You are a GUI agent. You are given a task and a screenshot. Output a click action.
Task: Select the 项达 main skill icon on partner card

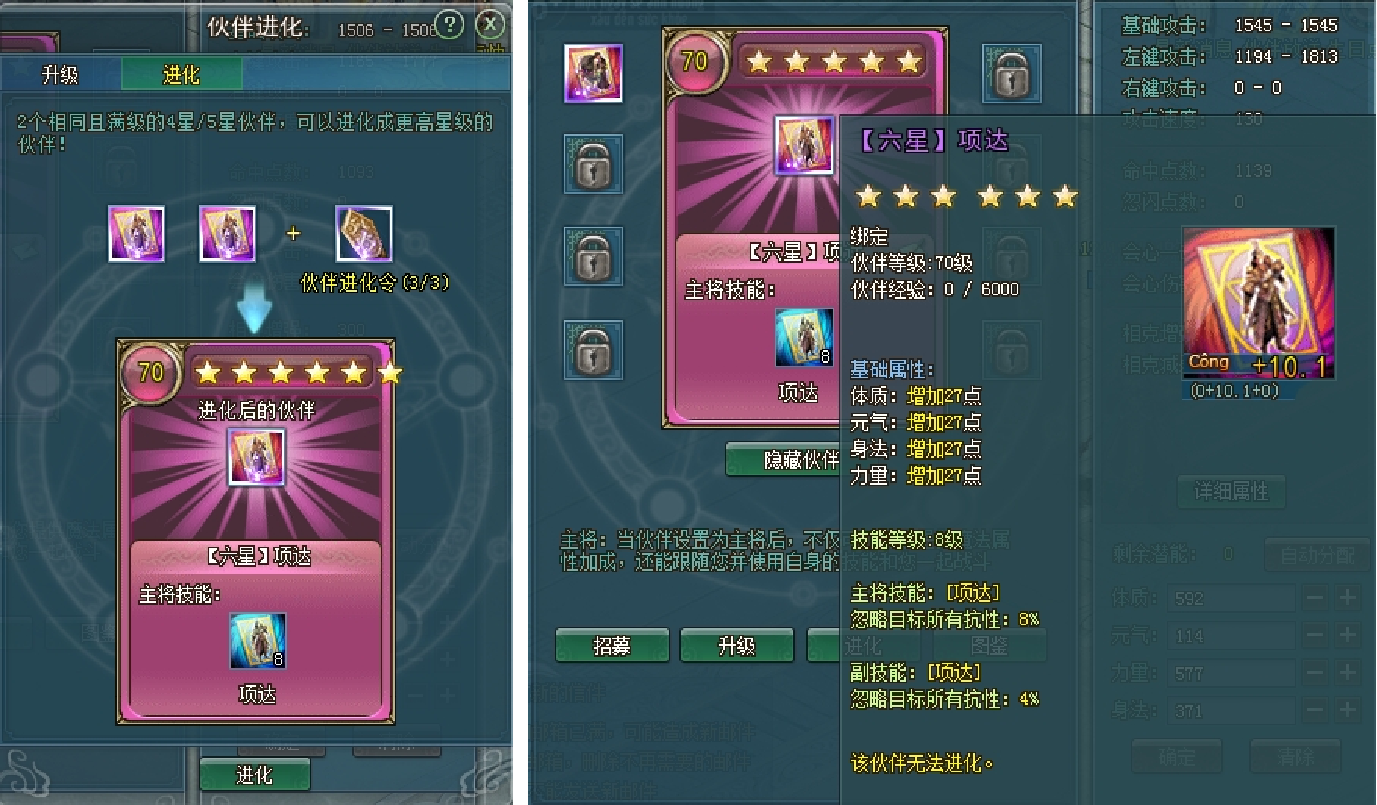803,338
